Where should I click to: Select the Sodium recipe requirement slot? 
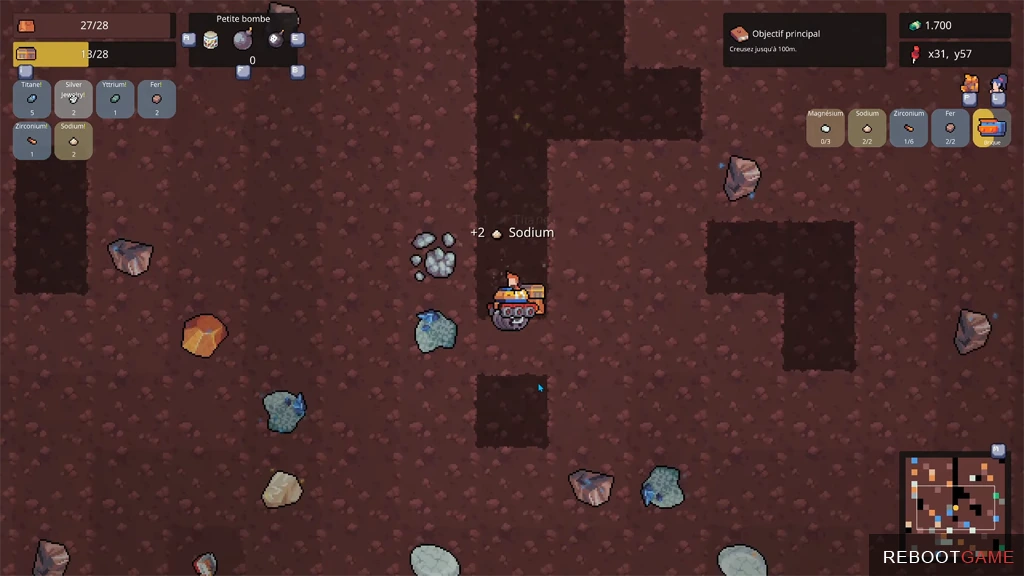[867, 128]
